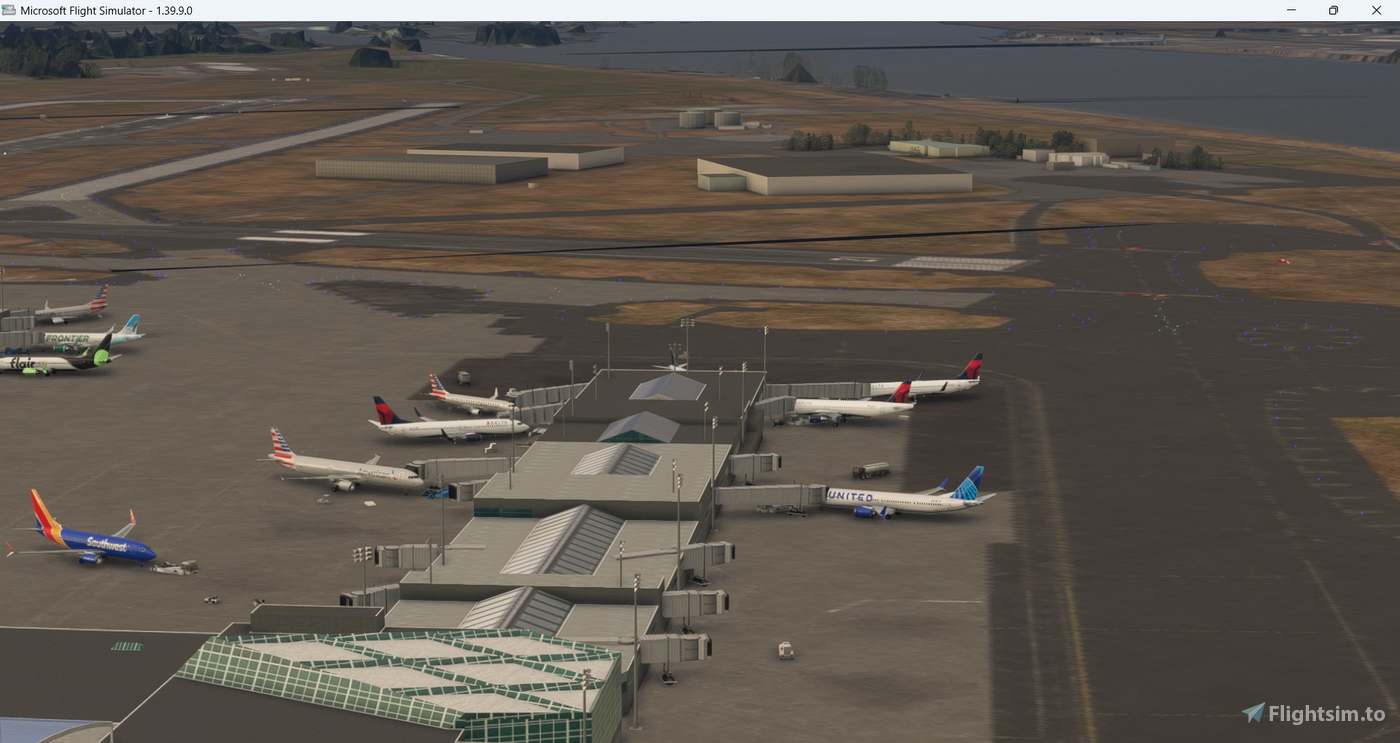The image size is (1400, 743).
Task: Restore the Flight Simulator window size
Action: [1333, 10]
